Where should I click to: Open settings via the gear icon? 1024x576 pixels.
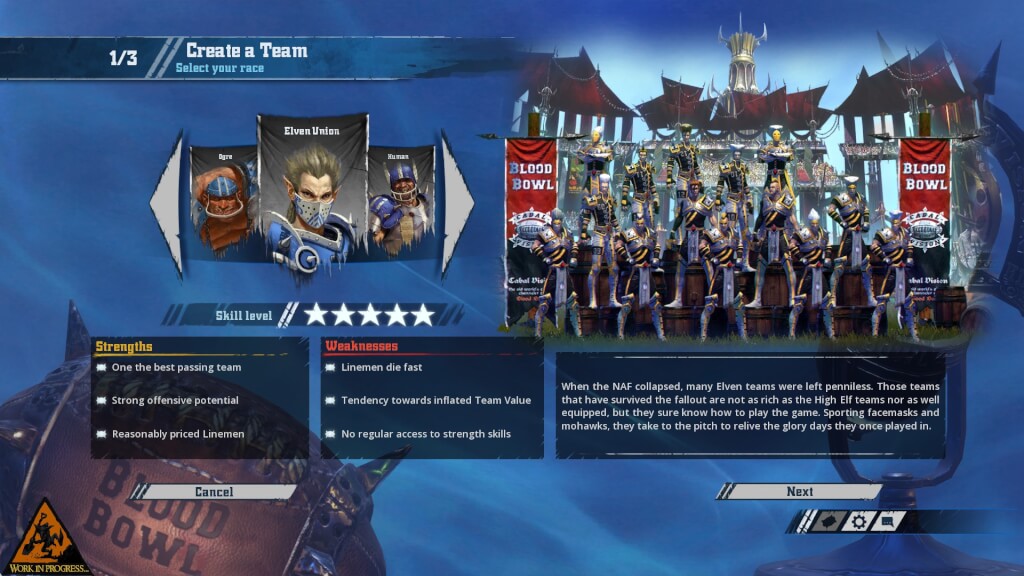coord(858,521)
